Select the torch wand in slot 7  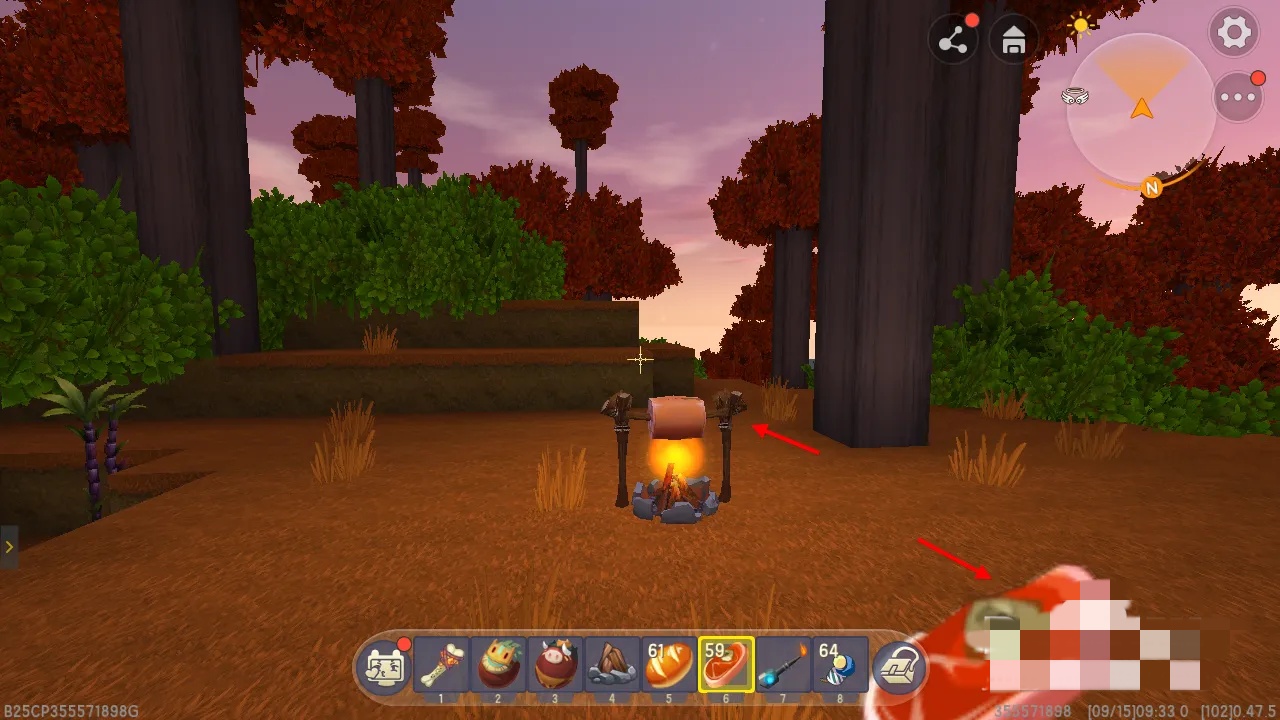pos(783,664)
